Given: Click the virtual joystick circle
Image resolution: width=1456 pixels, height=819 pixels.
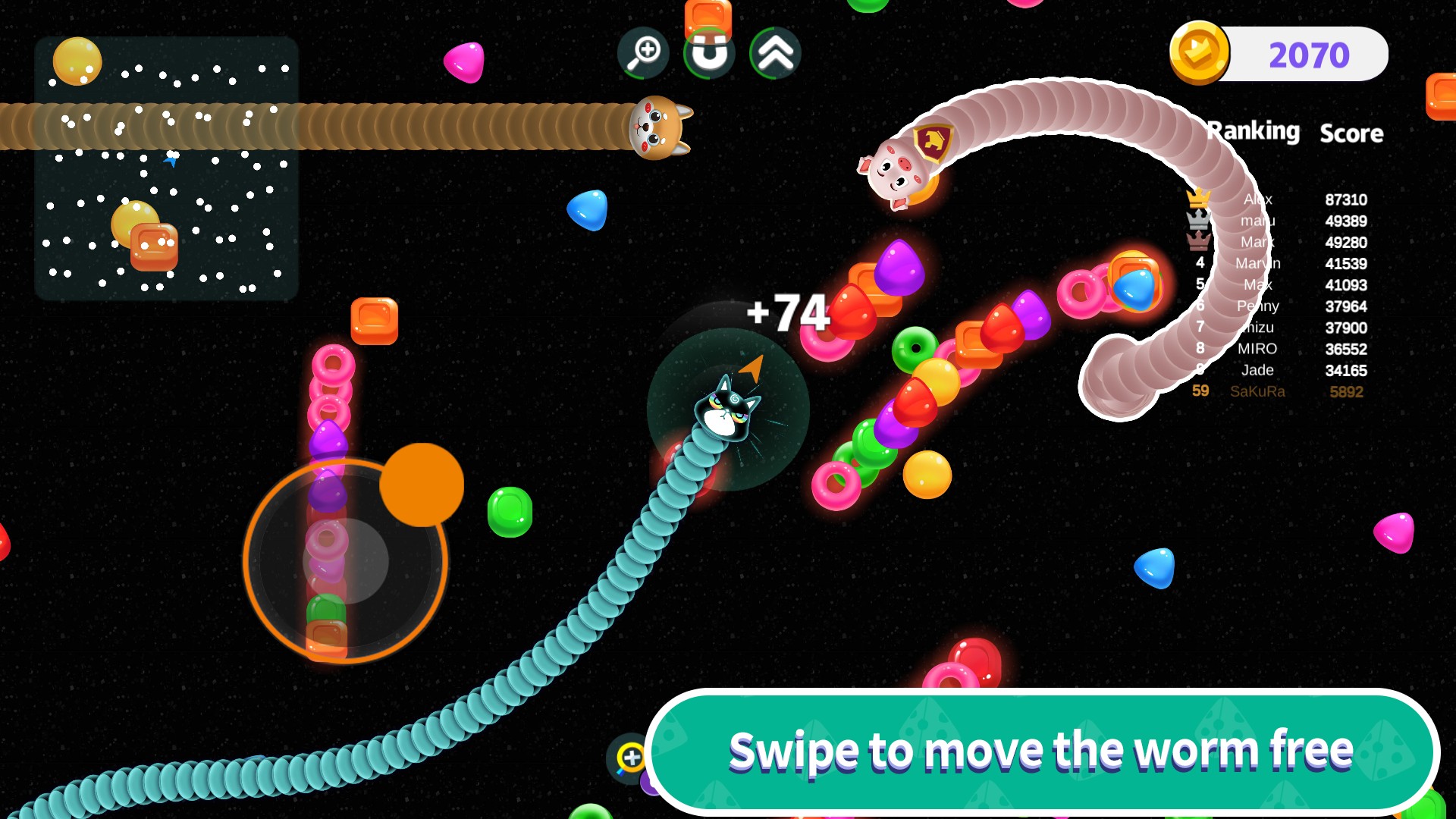Looking at the screenshot, I should [x=346, y=561].
